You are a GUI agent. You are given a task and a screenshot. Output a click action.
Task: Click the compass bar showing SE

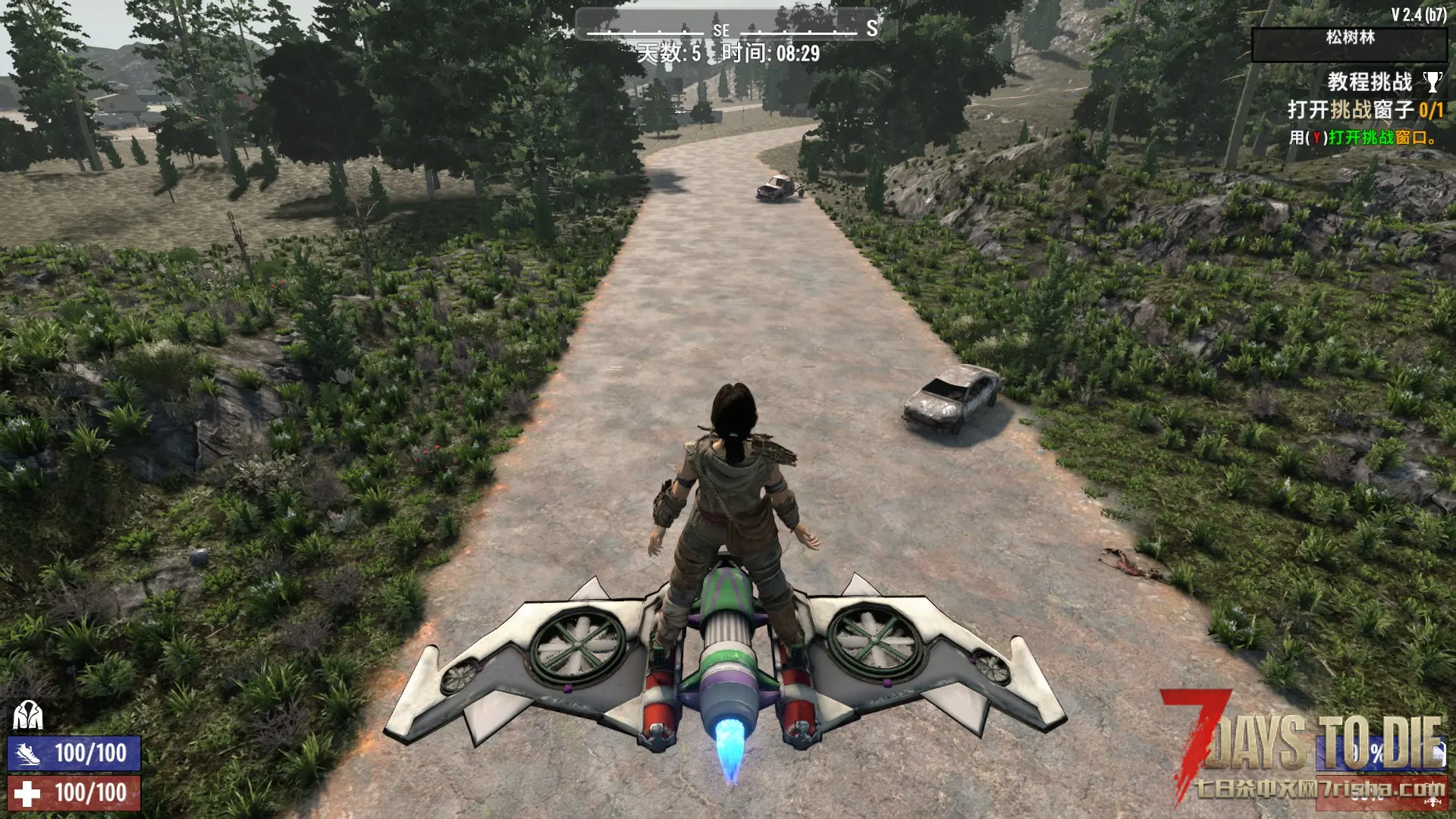[726, 28]
